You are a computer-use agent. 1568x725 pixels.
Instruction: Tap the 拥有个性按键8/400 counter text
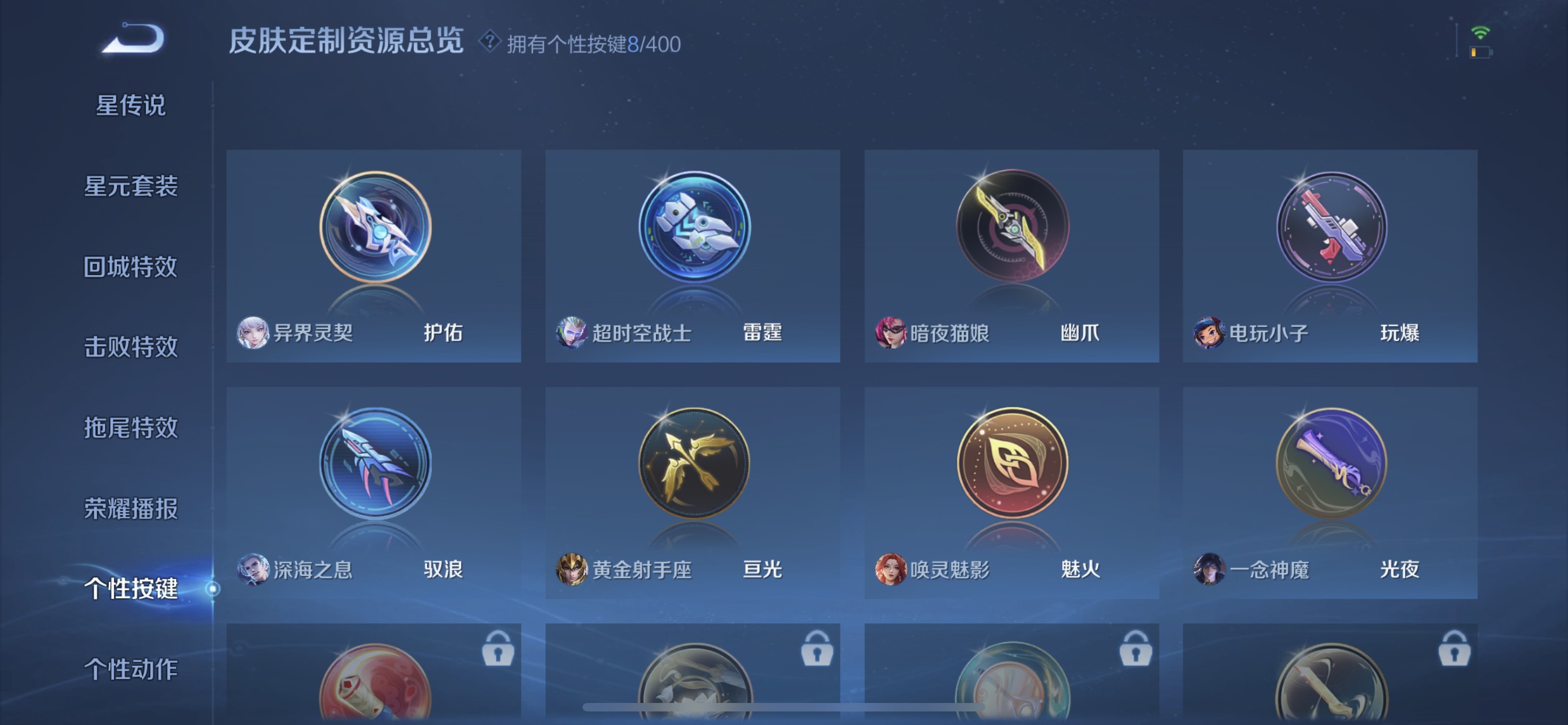(593, 42)
